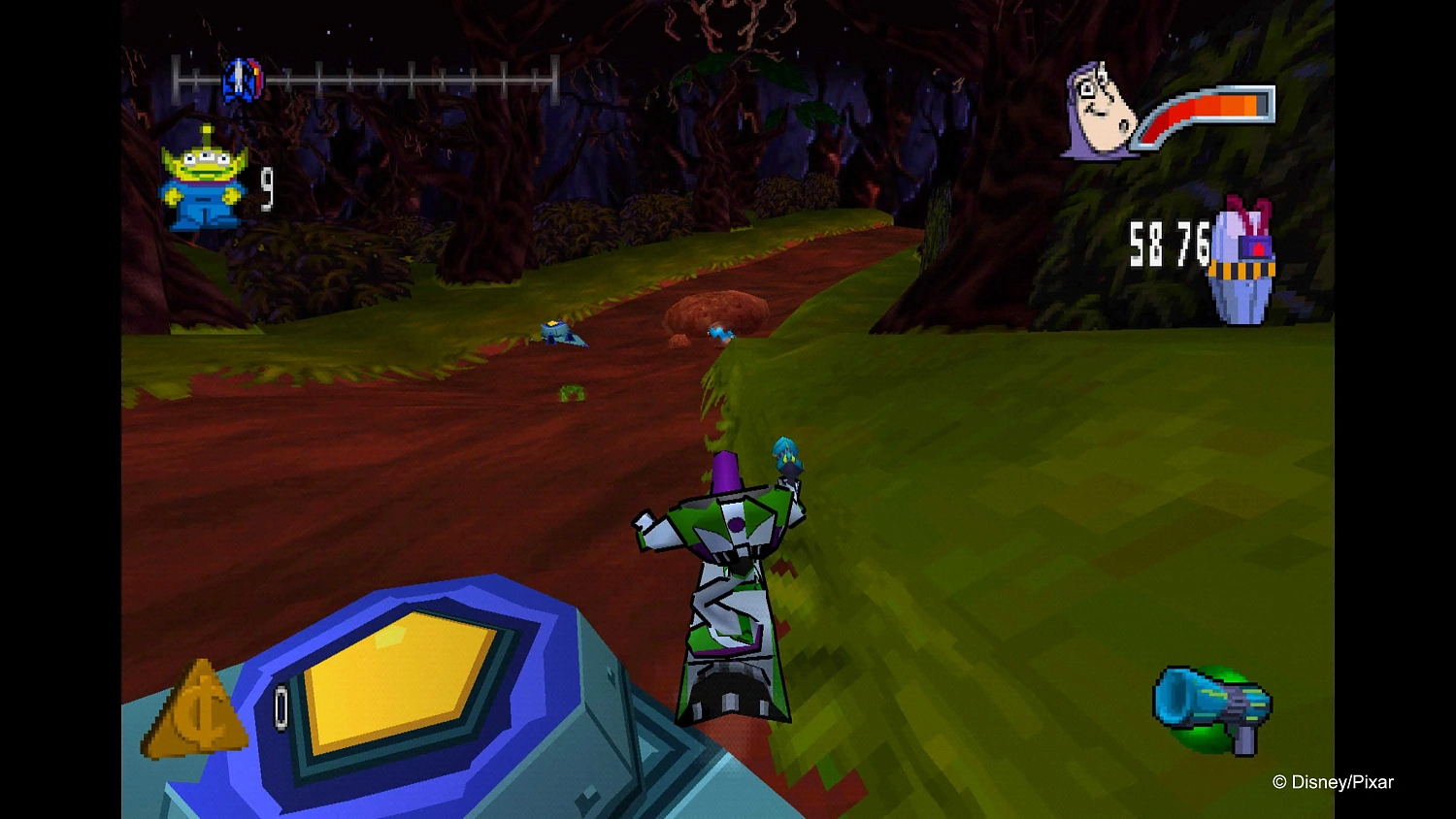Select Buzz Lightyear's head portrait
1456x819 pixels.
1097,107
